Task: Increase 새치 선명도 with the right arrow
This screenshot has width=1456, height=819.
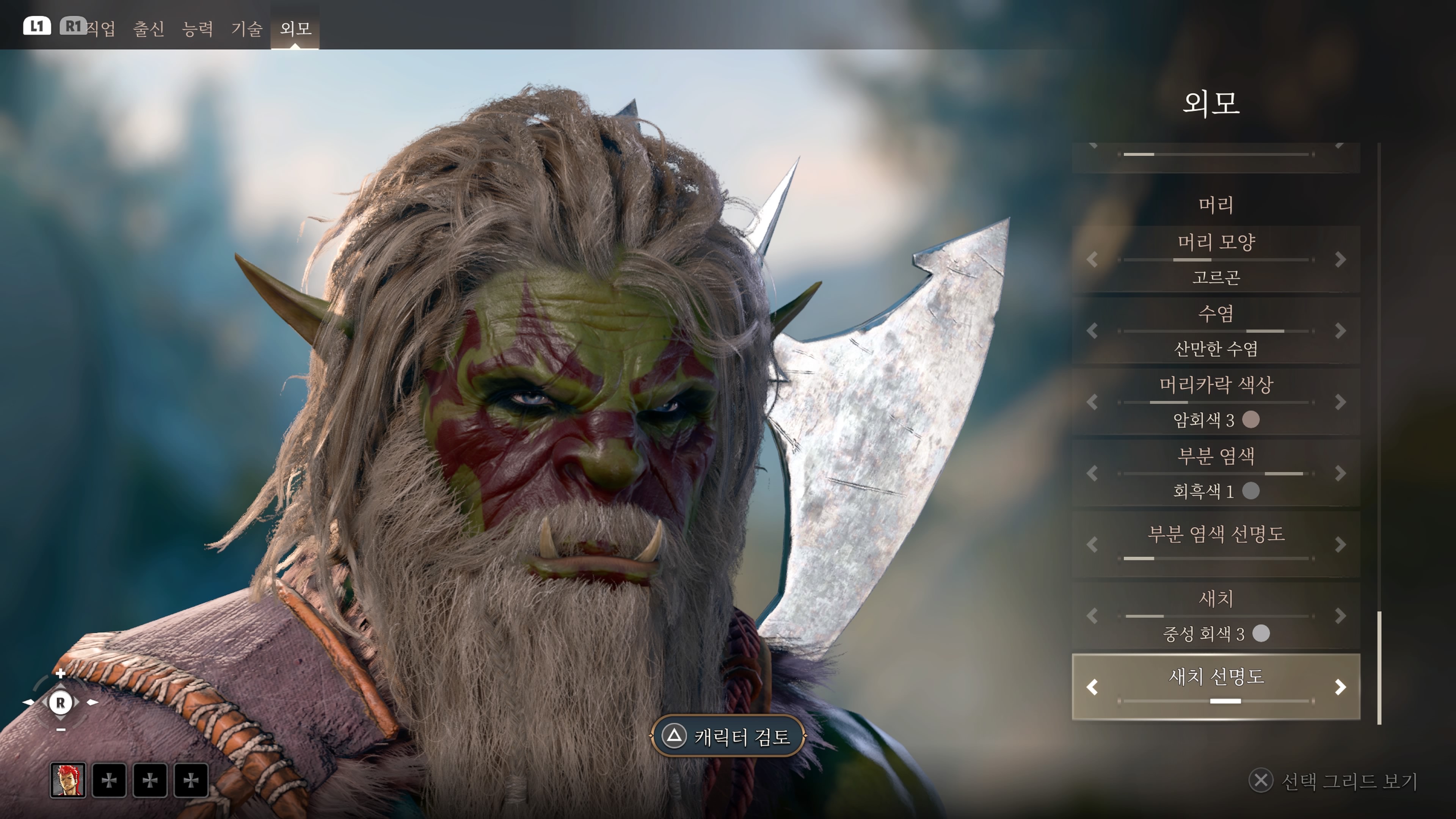Action: [1340, 687]
